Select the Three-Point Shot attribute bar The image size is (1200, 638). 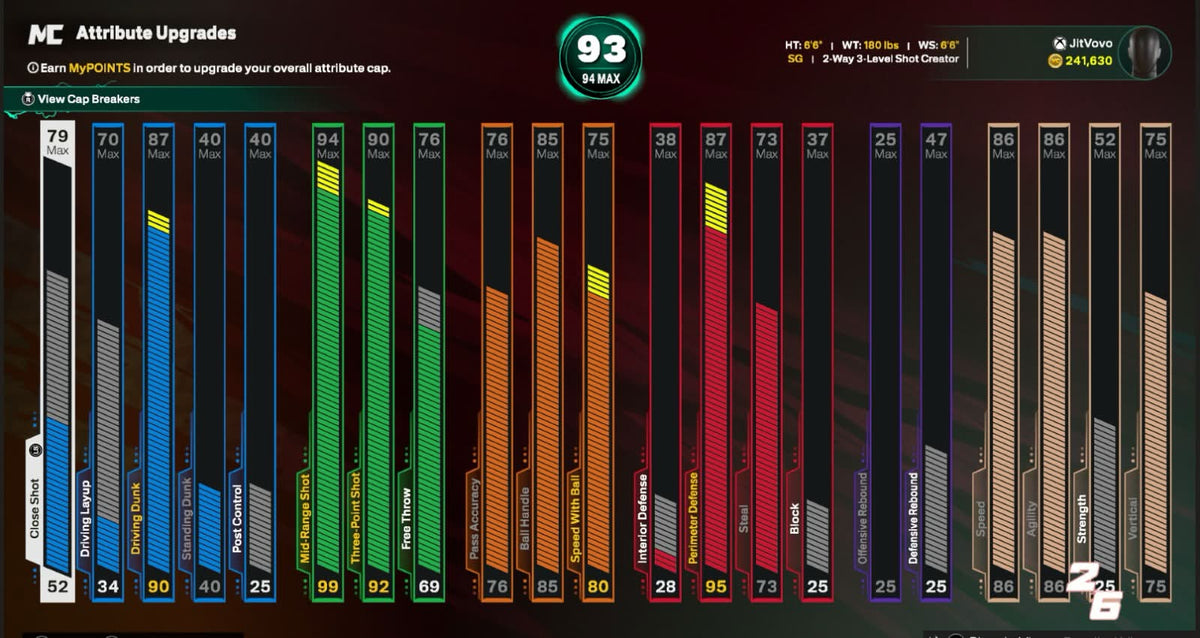coord(378,360)
